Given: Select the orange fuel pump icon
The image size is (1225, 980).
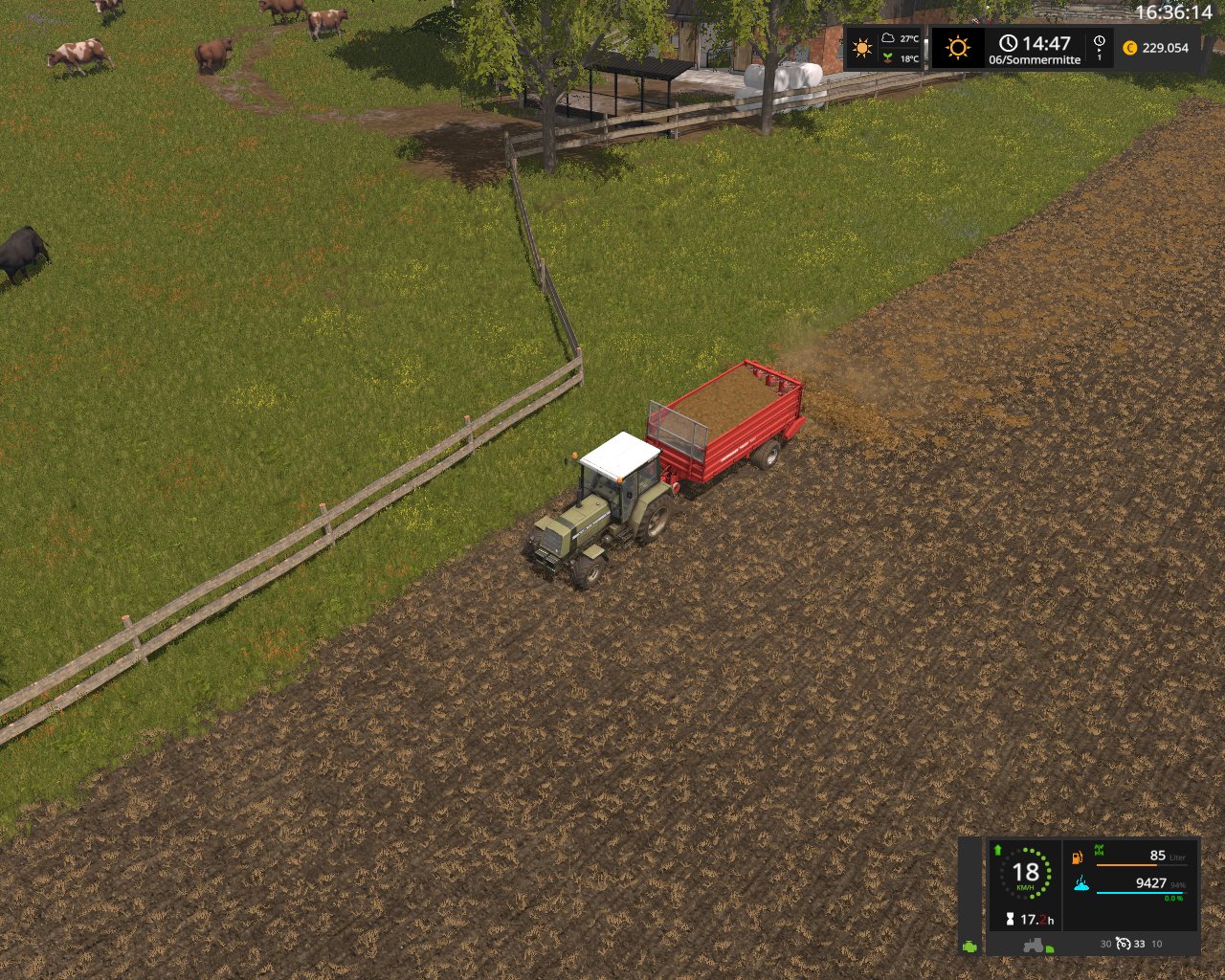Looking at the screenshot, I should click(1077, 857).
